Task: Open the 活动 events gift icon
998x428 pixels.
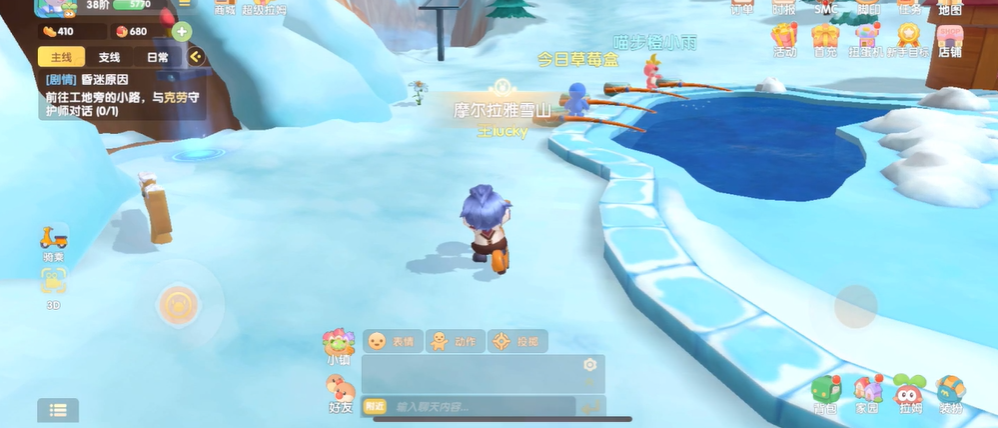Action: point(784,41)
